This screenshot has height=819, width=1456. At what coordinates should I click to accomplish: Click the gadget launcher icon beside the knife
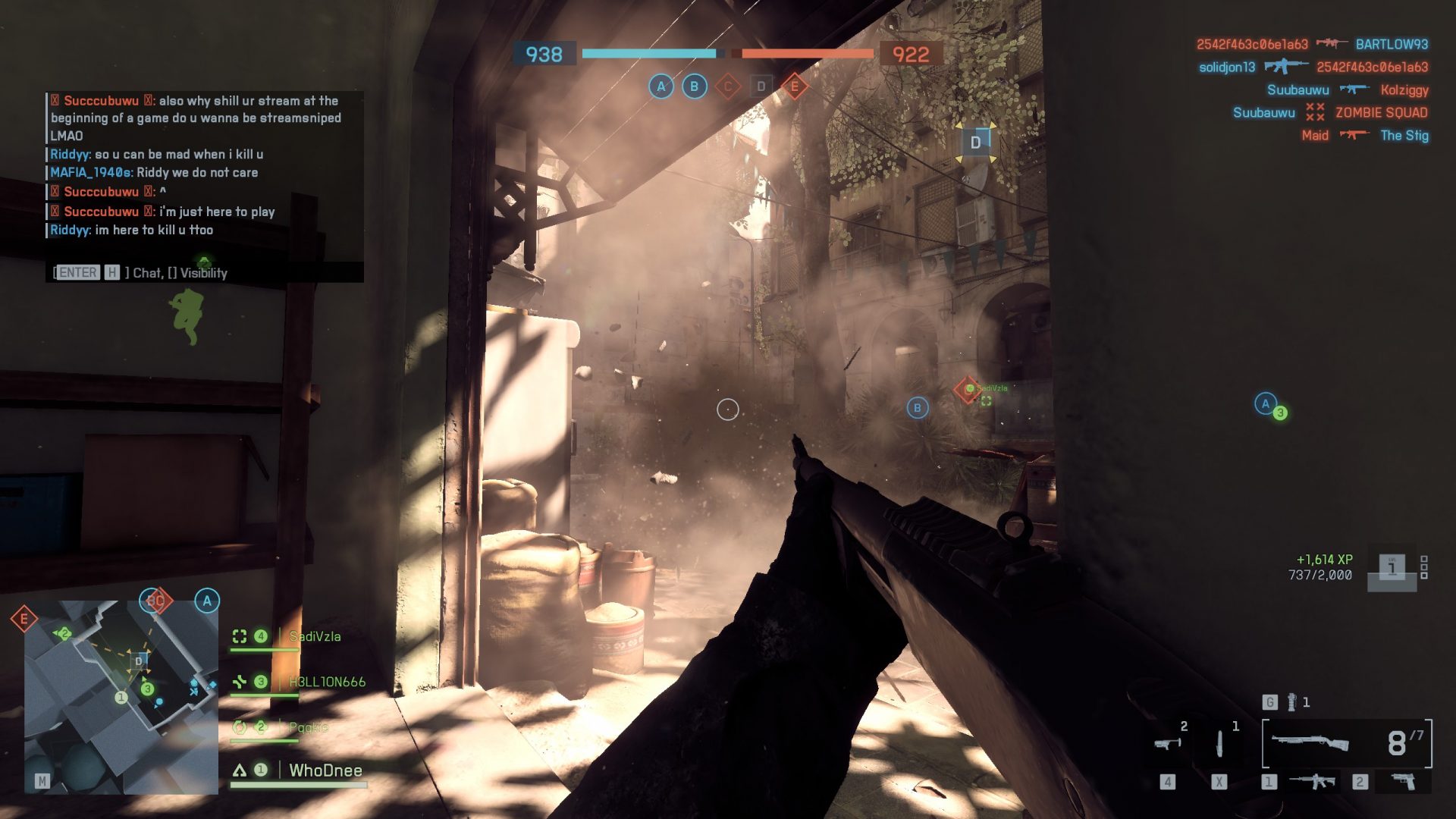pos(1167,744)
